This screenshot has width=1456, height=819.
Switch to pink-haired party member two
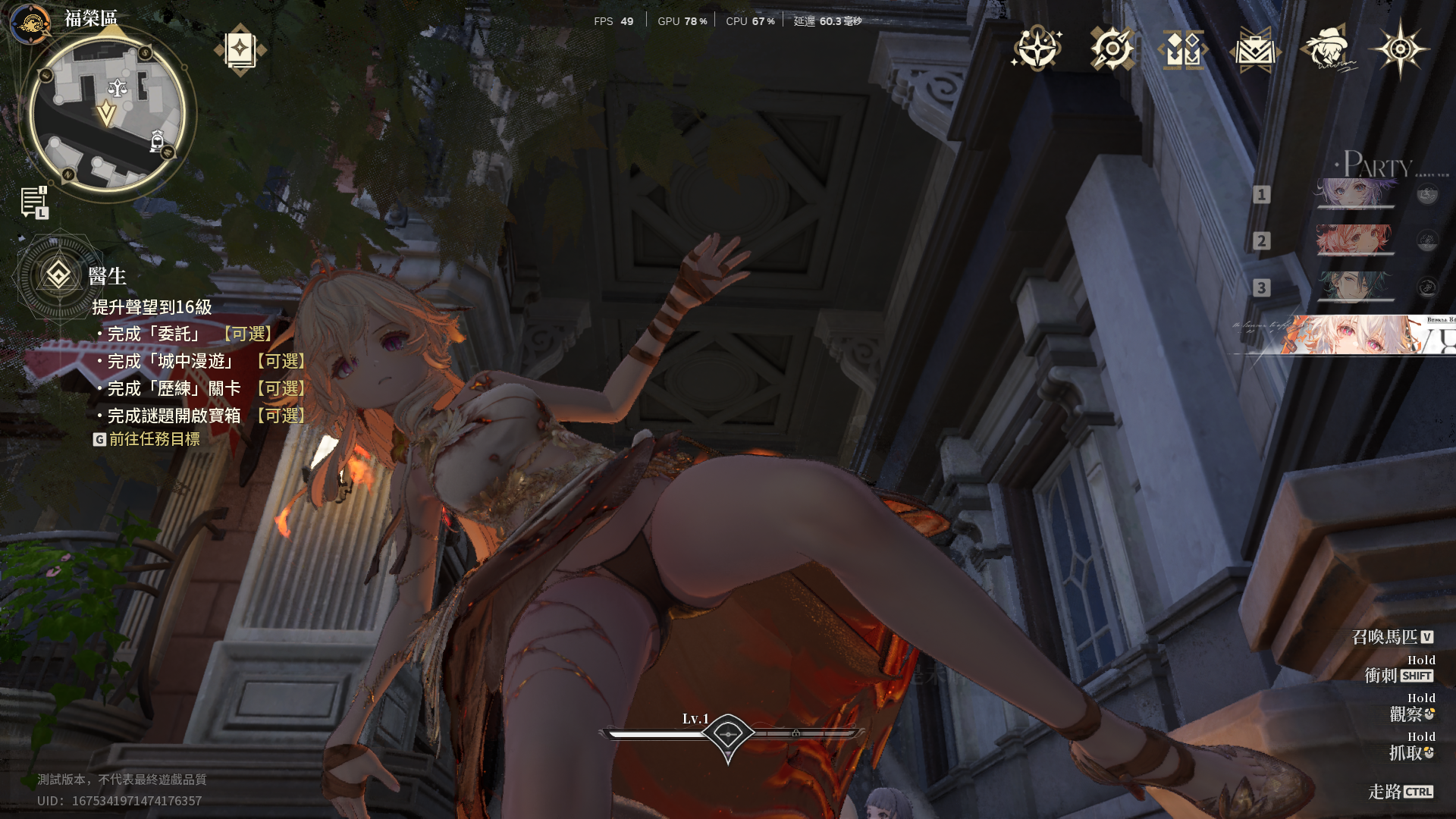coord(1354,240)
